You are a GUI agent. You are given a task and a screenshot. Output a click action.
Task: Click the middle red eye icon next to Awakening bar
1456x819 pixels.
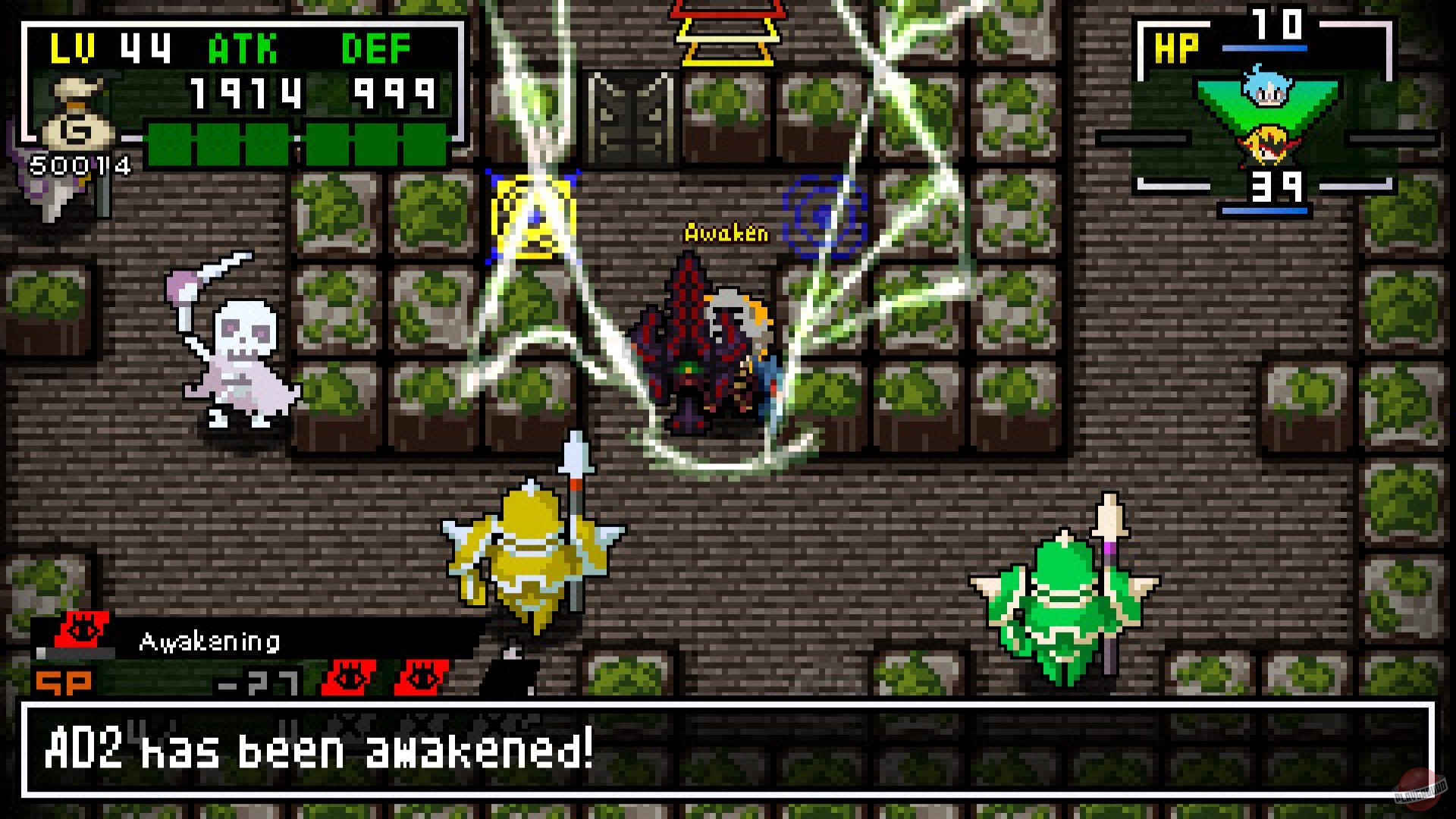349,676
